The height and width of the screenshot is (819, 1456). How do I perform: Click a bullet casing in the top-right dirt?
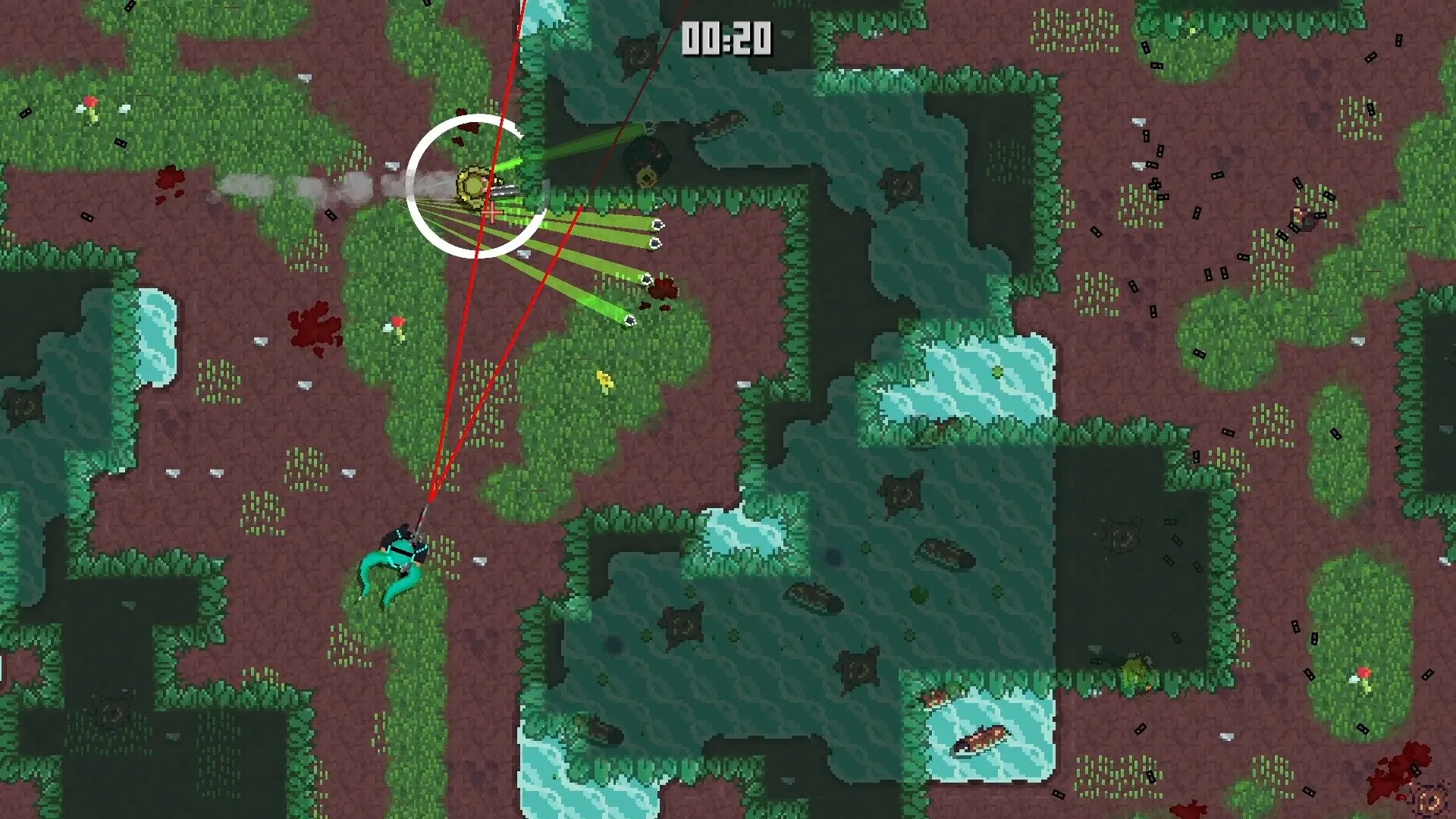point(1145,136)
